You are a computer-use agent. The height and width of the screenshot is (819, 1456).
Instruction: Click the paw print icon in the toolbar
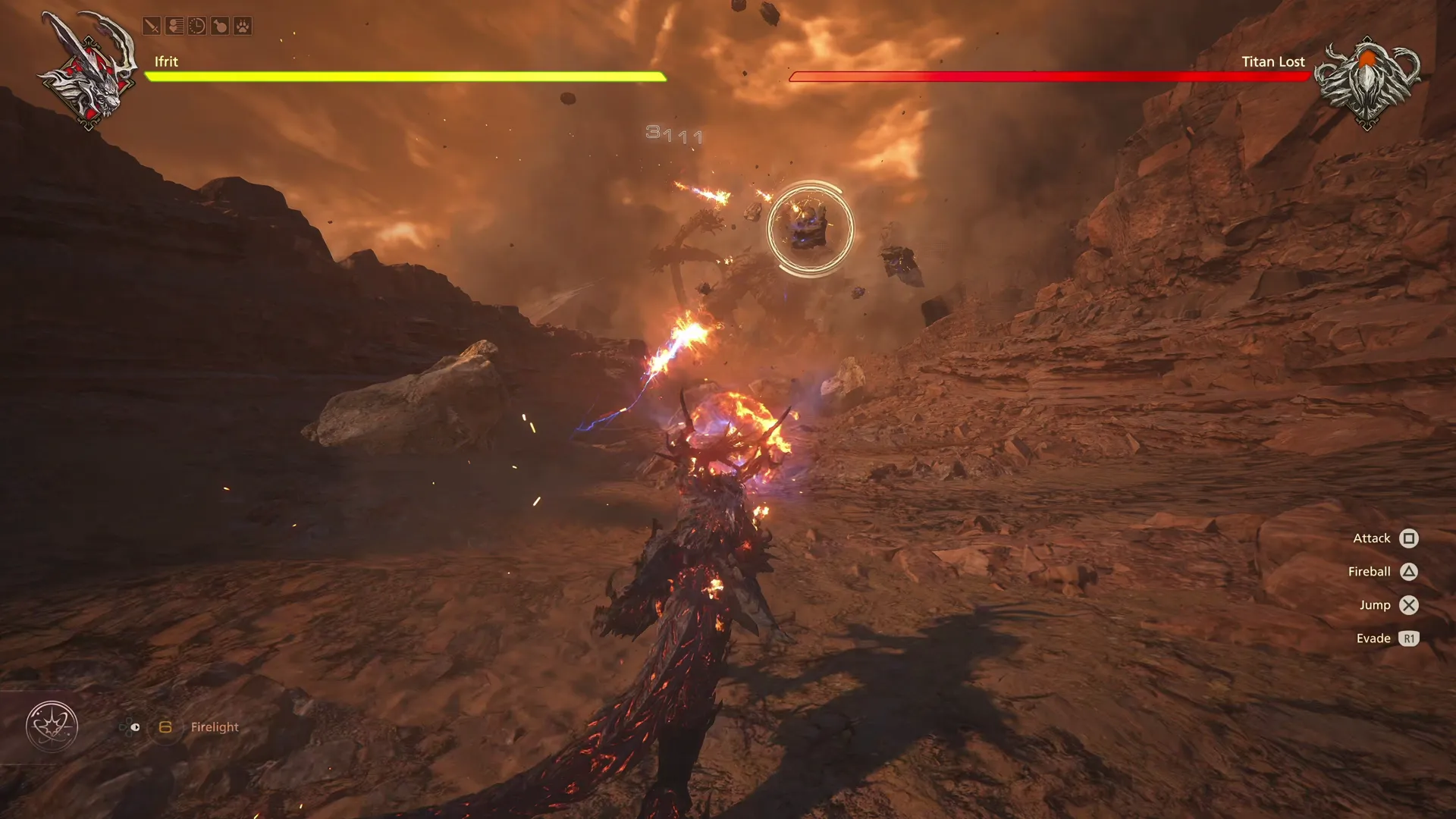click(x=243, y=25)
